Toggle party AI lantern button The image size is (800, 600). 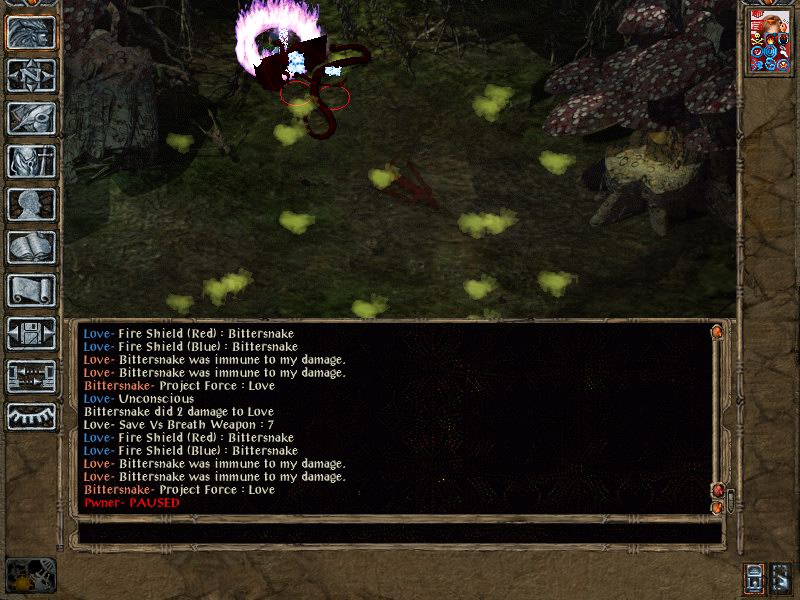point(754,578)
